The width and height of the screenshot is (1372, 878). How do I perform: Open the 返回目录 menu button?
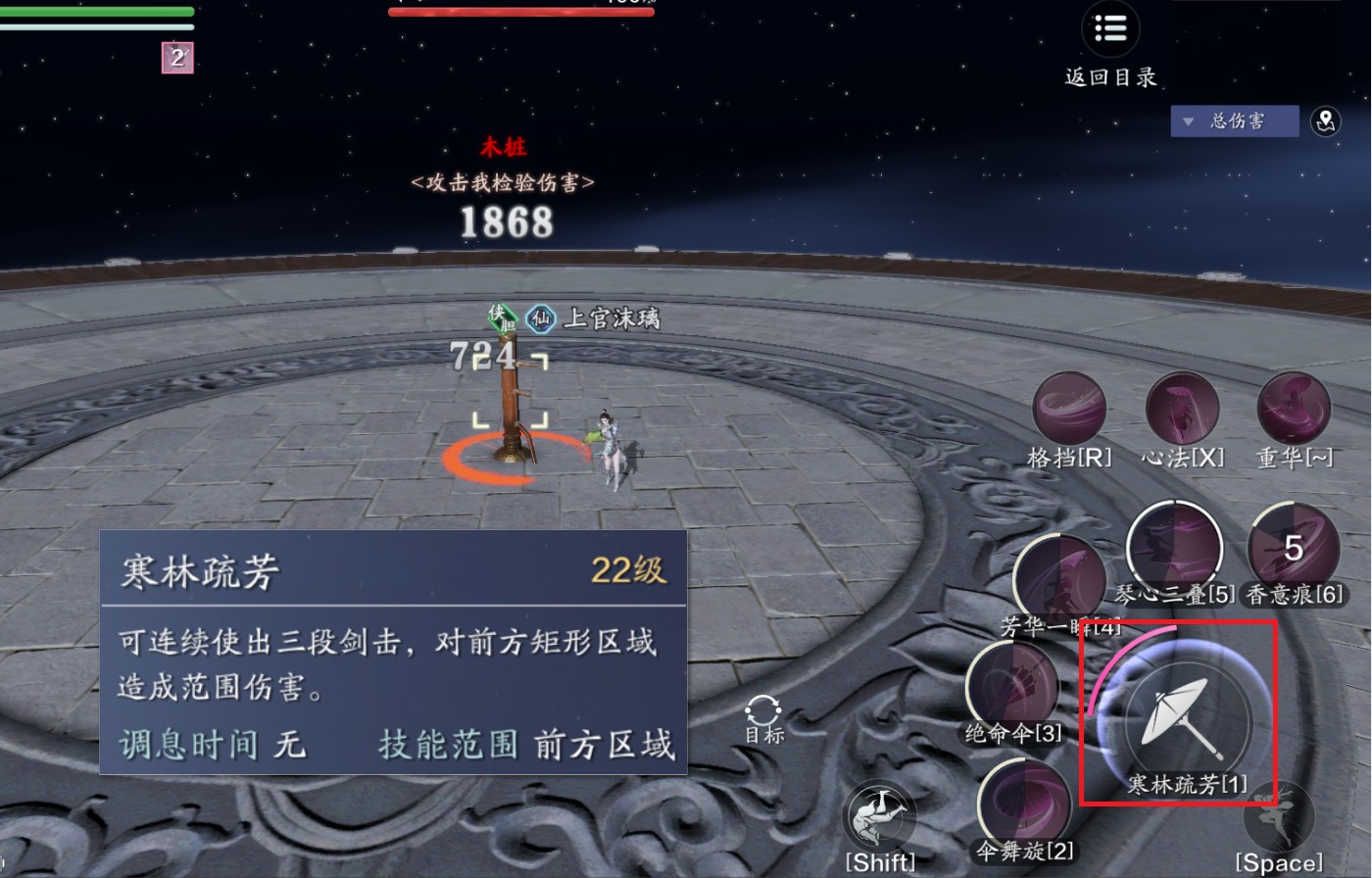click(x=1110, y=30)
